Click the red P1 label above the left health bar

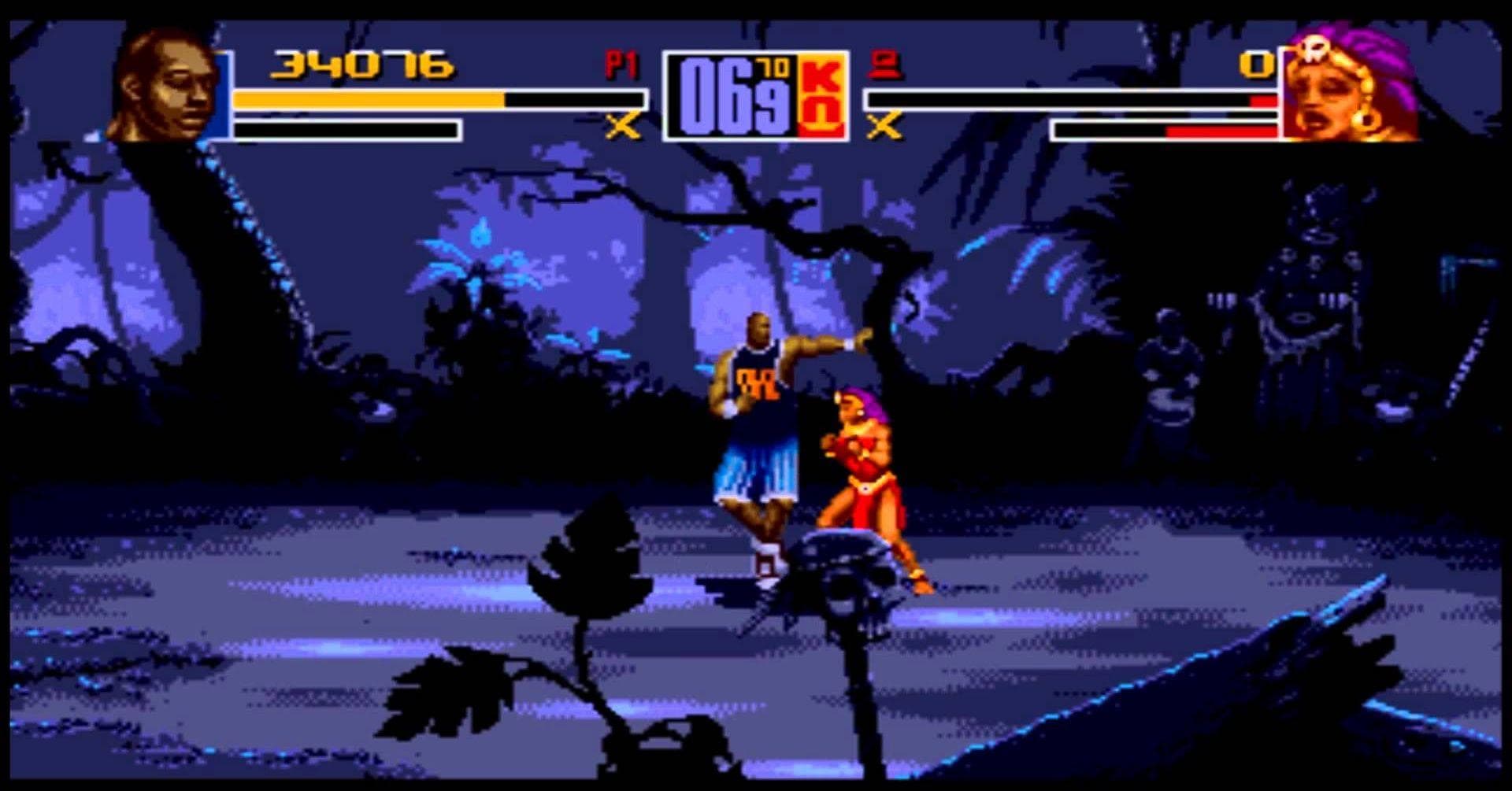point(621,67)
